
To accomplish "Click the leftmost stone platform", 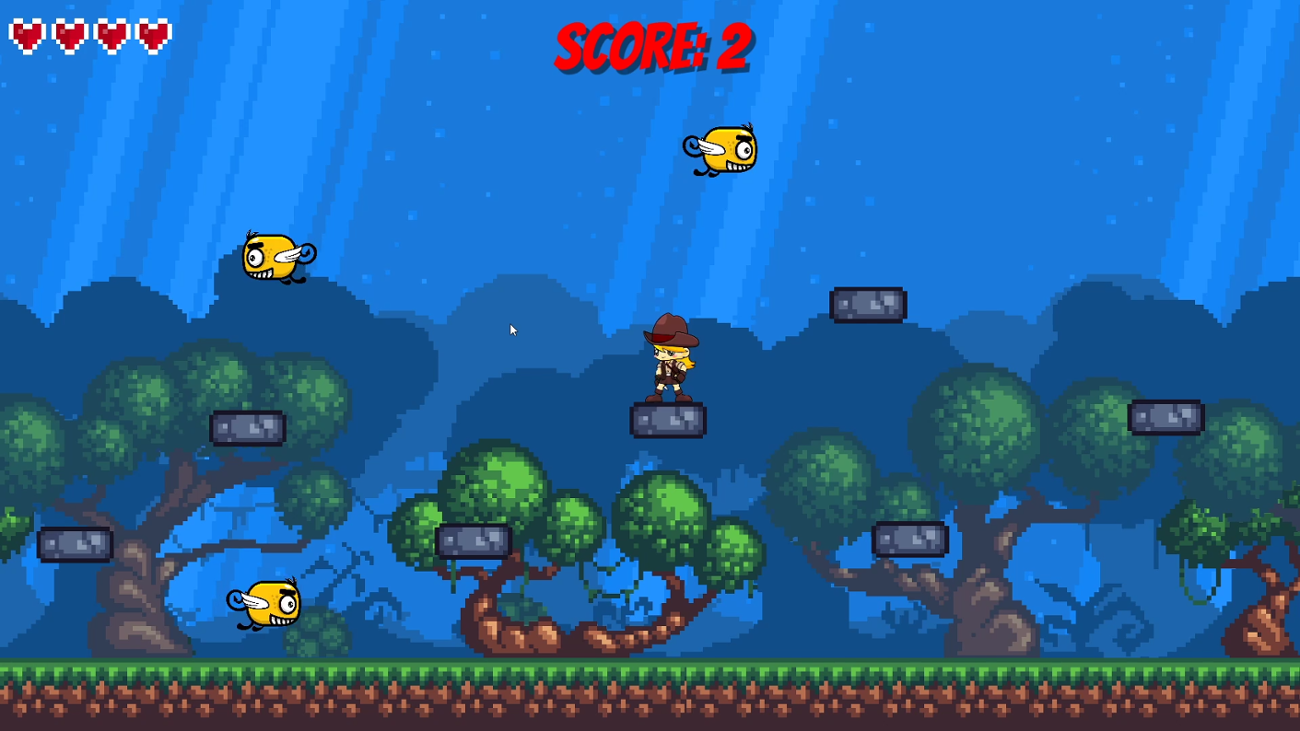I will click(x=75, y=545).
